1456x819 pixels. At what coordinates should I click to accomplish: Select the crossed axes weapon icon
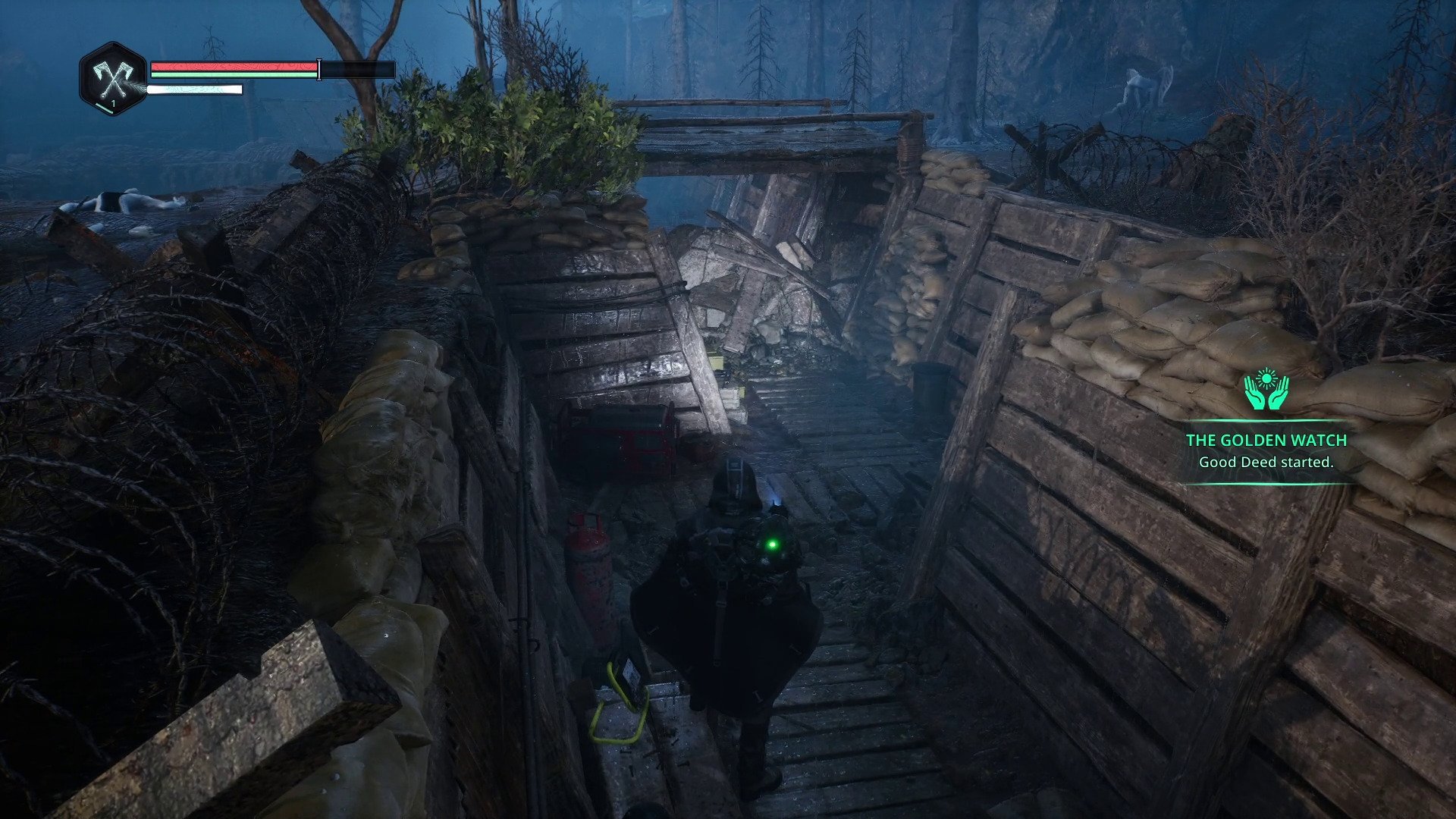(112, 78)
